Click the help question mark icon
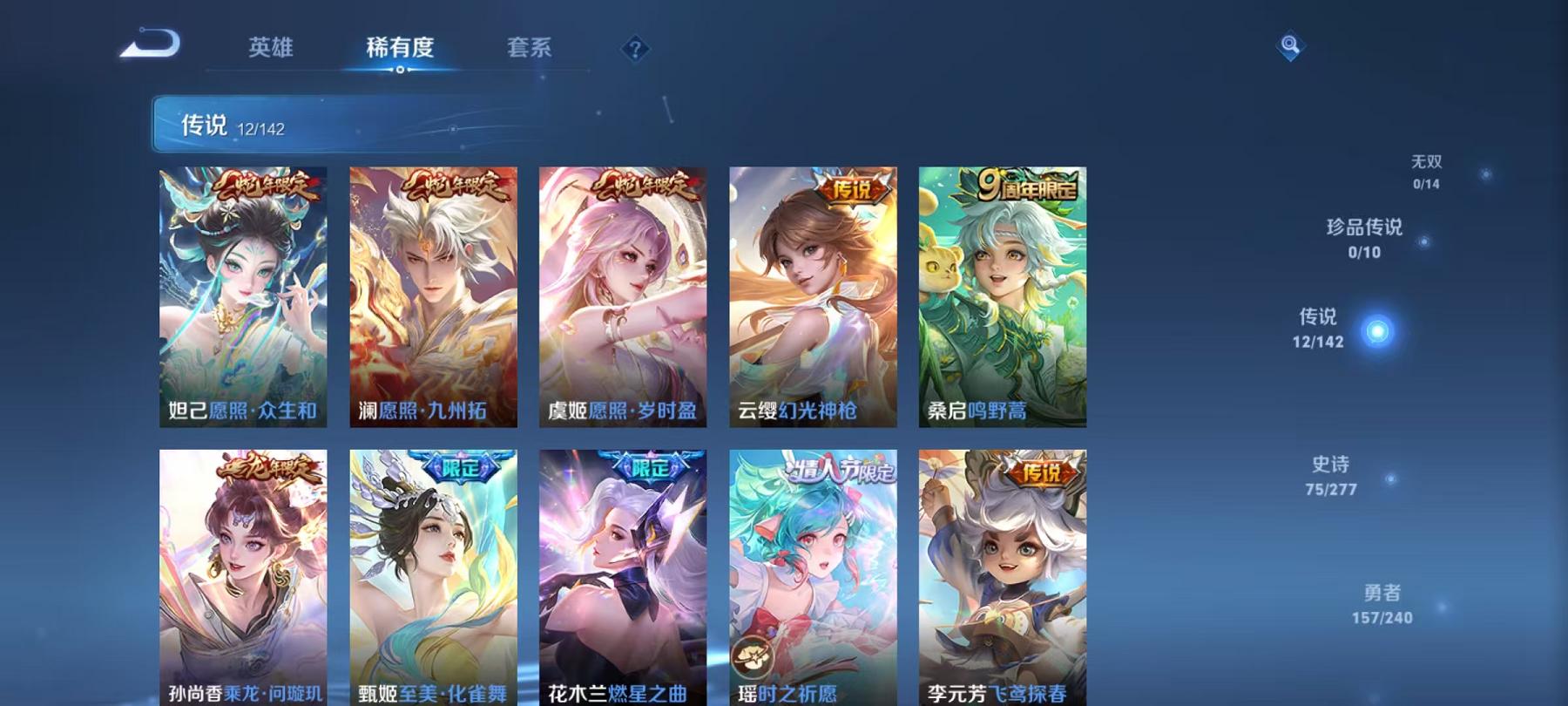This screenshot has height=706, width=1568. (x=637, y=48)
